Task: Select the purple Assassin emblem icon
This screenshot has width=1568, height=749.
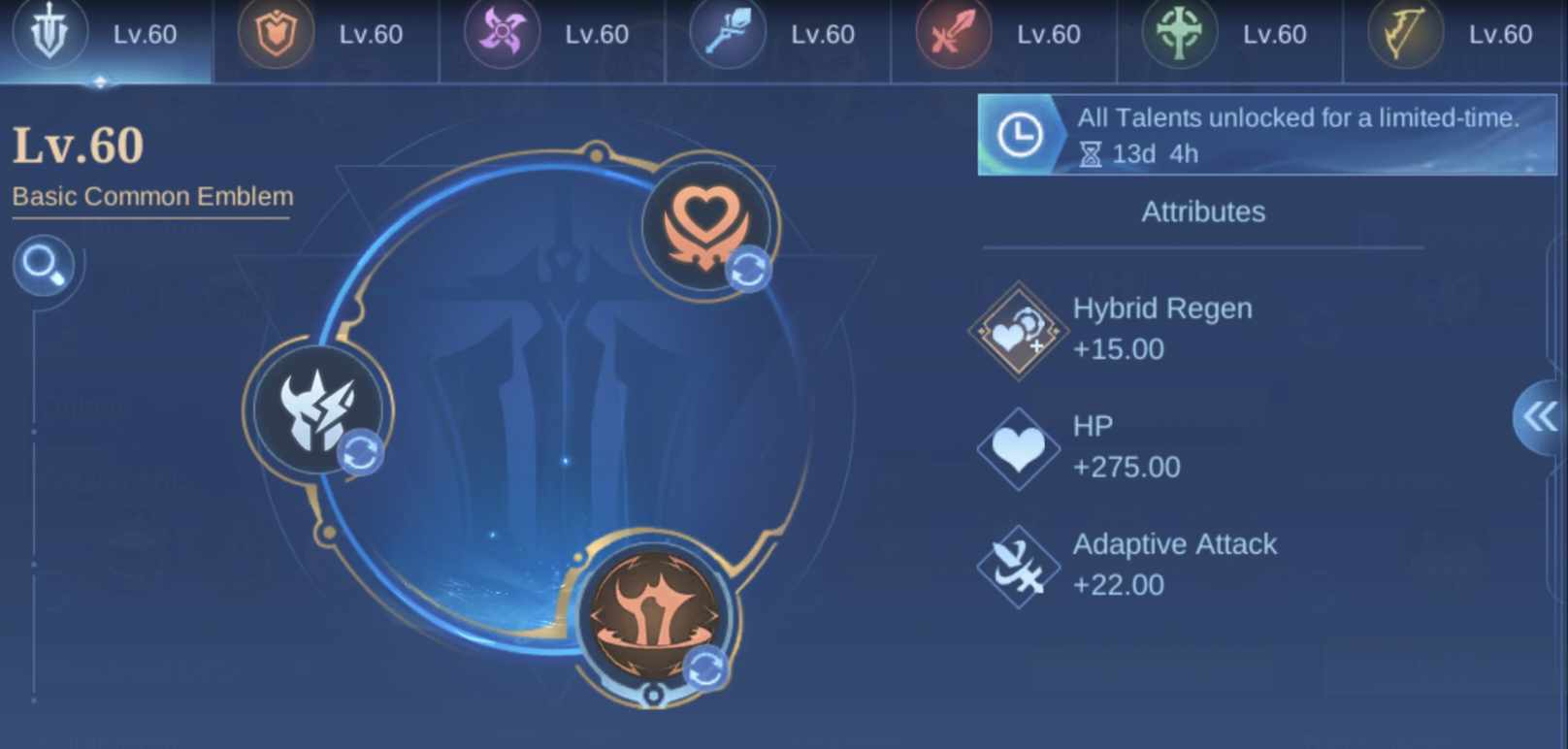Action: 502,35
